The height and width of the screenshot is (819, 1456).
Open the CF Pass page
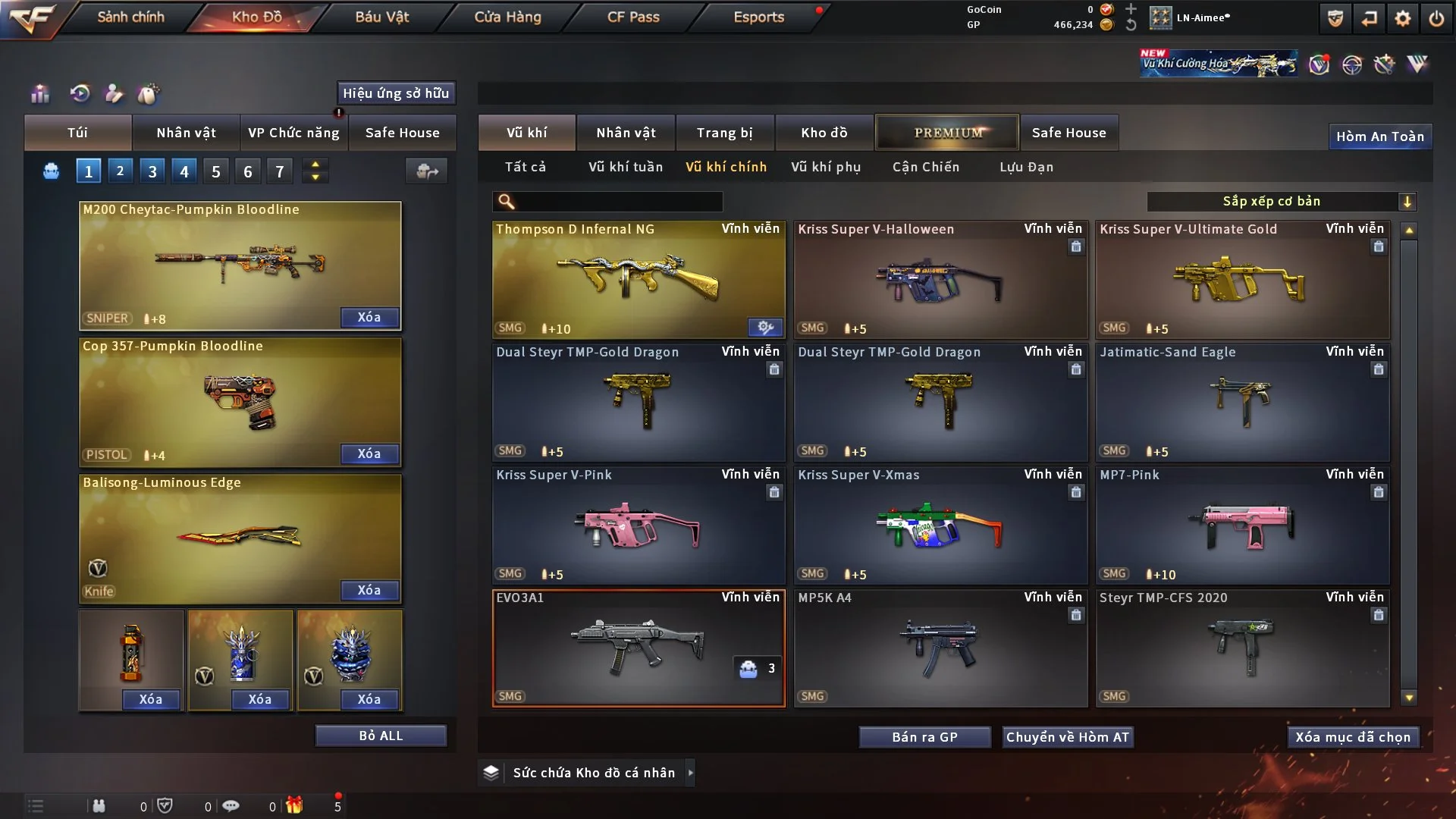click(633, 17)
